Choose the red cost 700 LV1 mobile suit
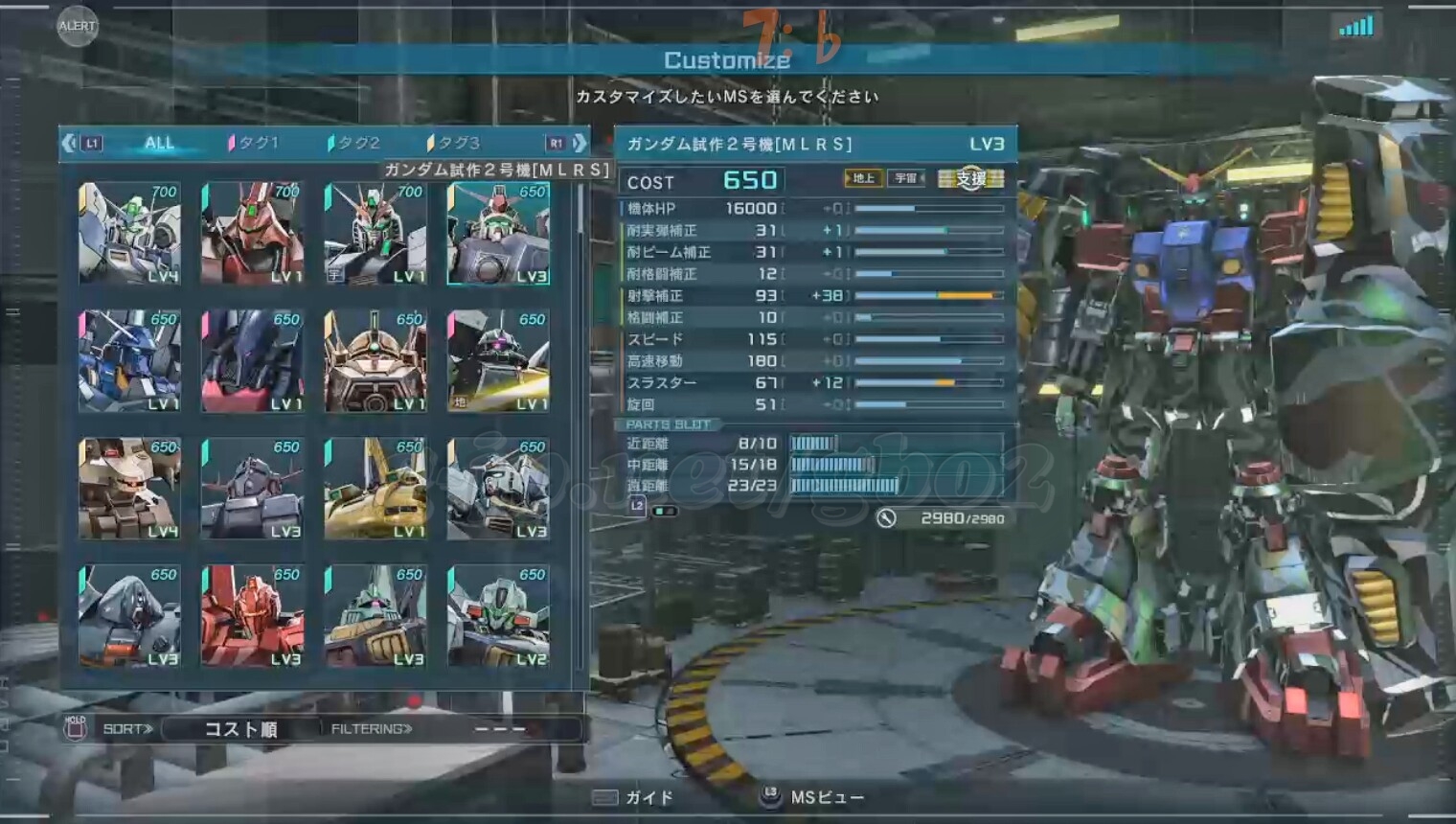This screenshot has width=1456, height=824. pos(253,234)
